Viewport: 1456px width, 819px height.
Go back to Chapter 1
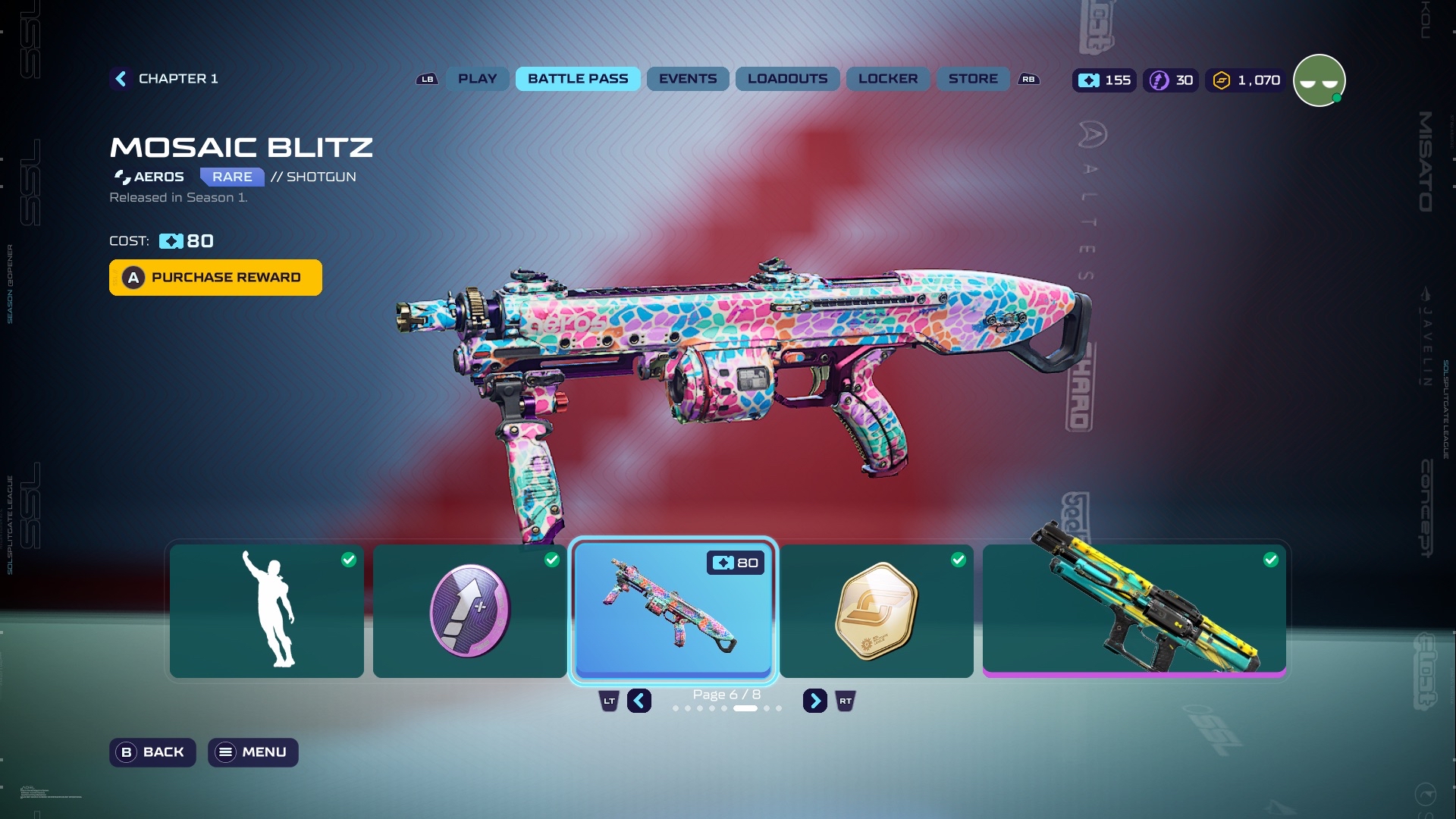[165, 79]
